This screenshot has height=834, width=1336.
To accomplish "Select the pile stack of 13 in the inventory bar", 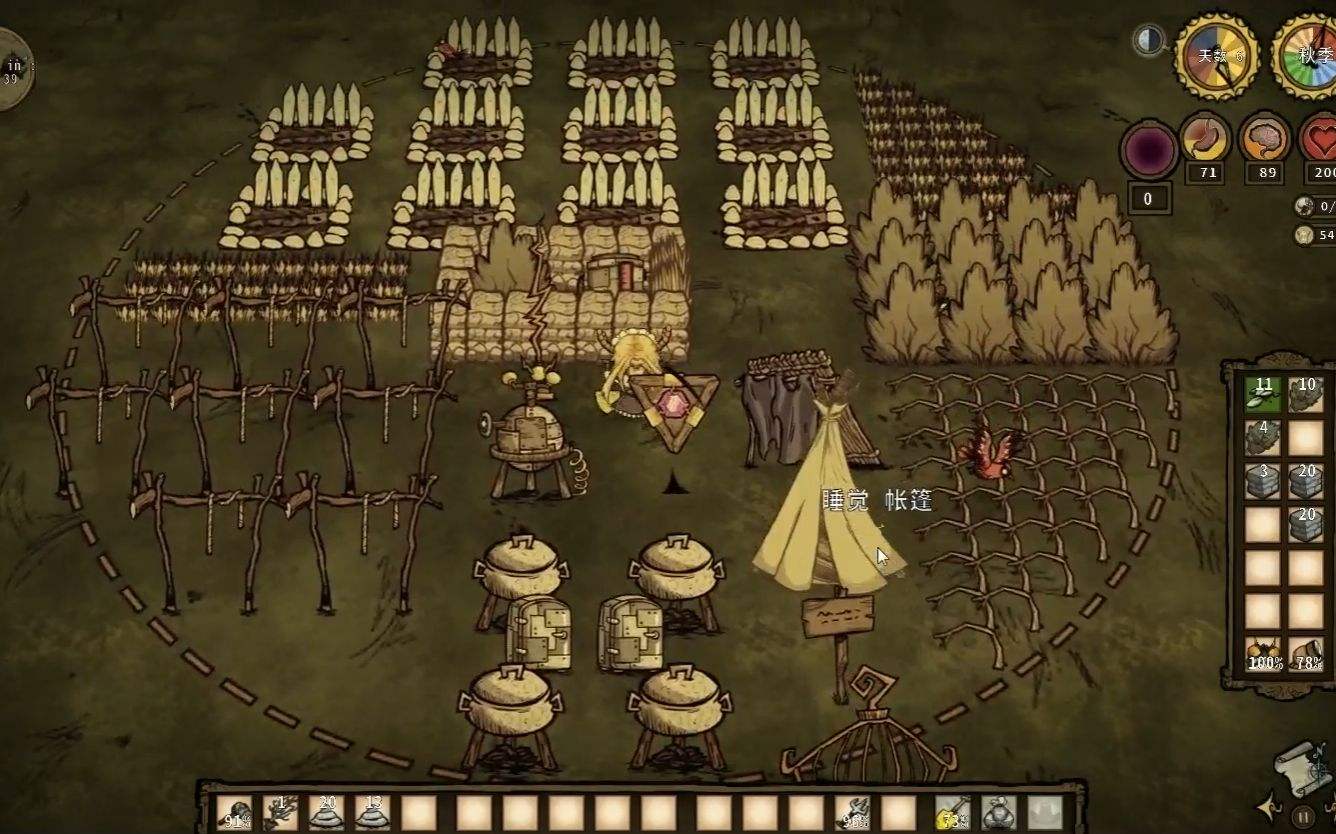I will (x=373, y=812).
